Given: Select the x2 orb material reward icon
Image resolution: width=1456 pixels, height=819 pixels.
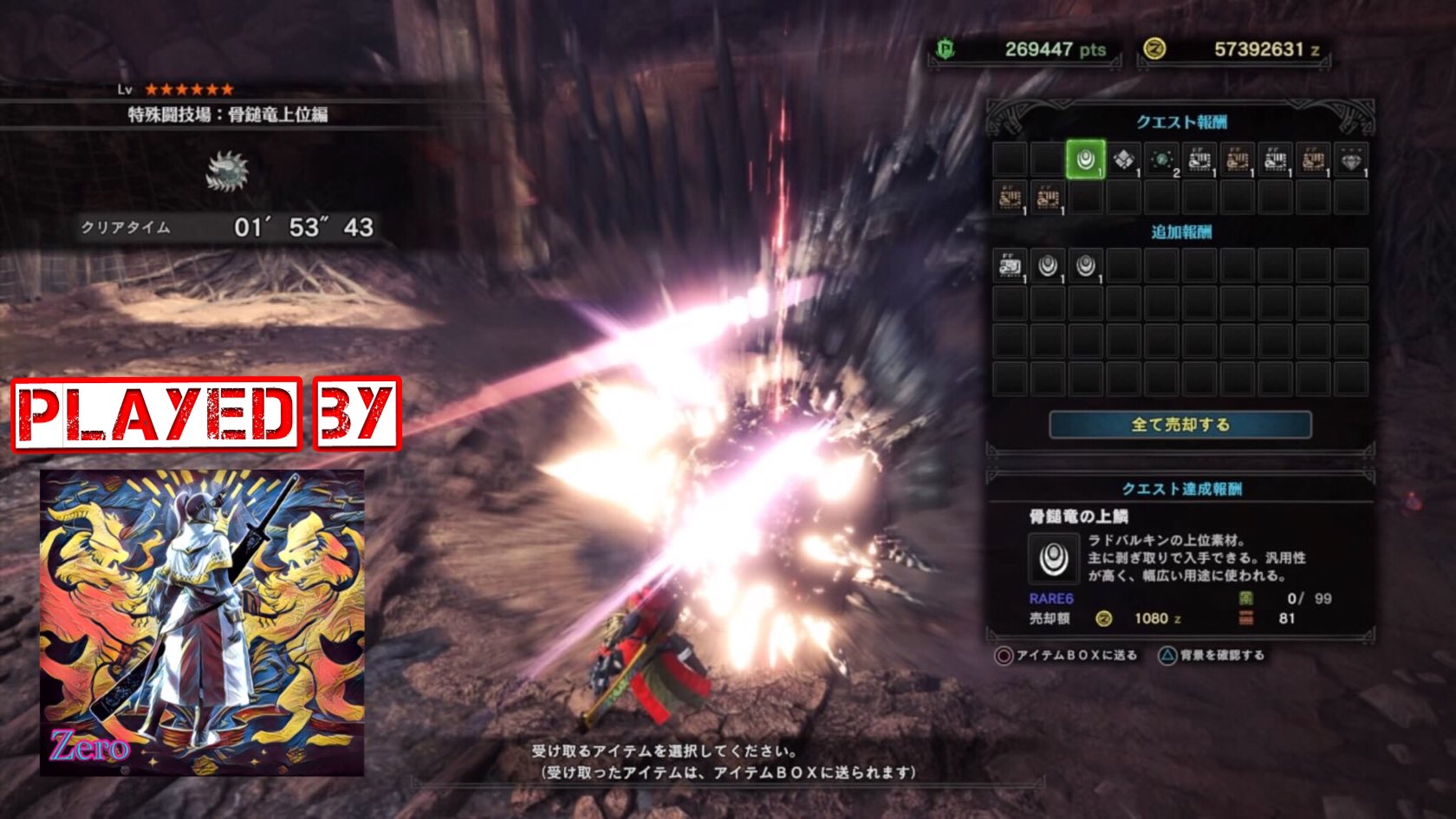Looking at the screenshot, I should (x=1161, y=159).
